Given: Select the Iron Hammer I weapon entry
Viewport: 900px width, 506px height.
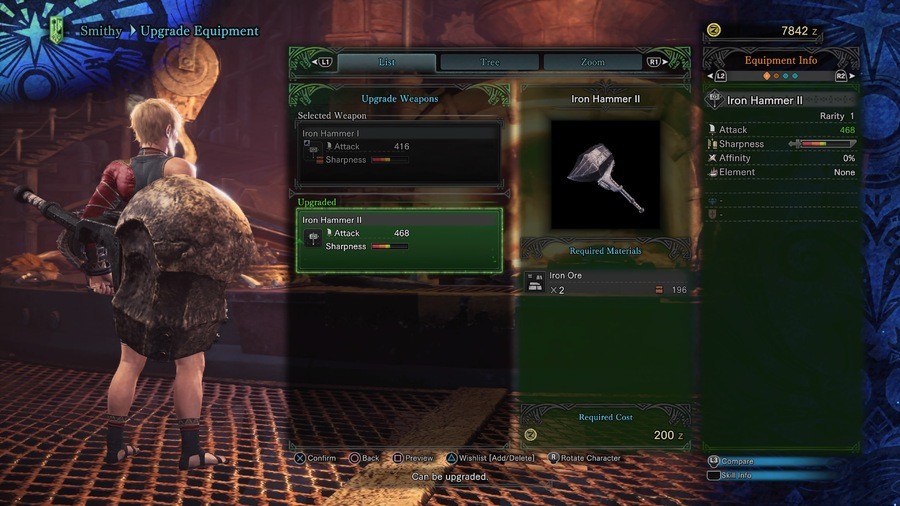Looking at the screenshot, I should (x=399, y=152).
